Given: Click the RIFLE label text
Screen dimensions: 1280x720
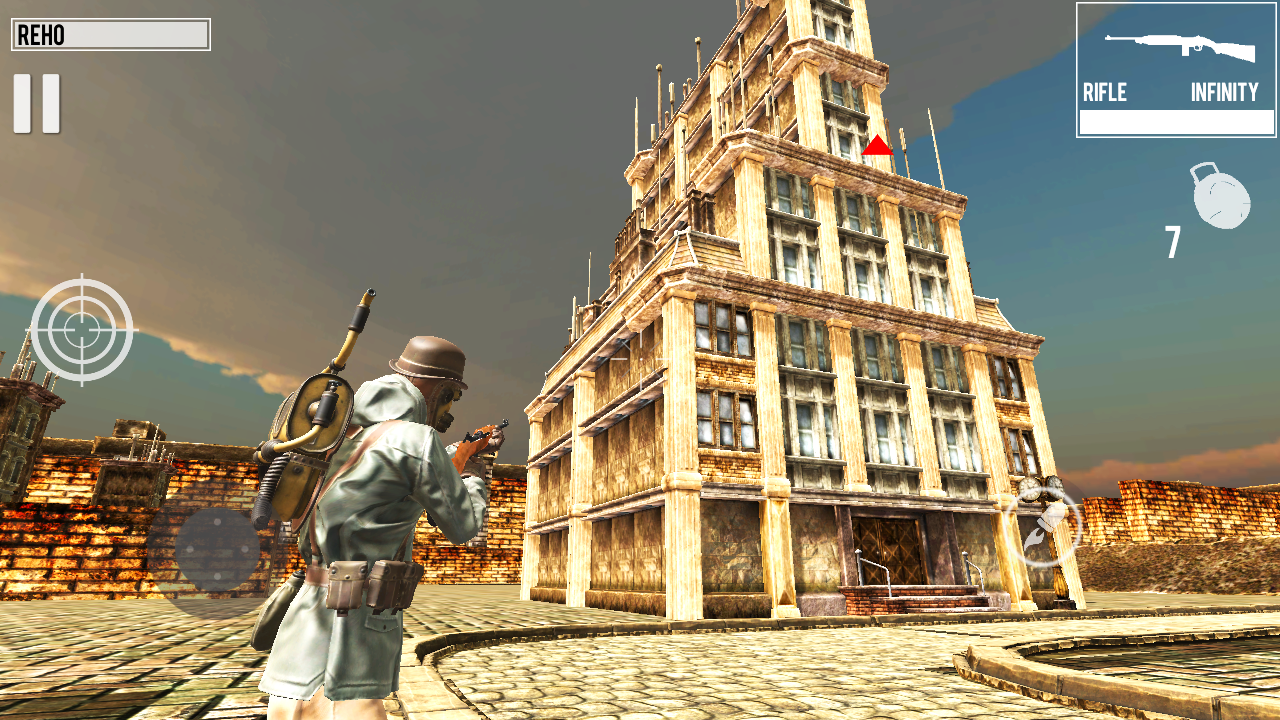Looking at the screenshot, I should point(1103,93).
